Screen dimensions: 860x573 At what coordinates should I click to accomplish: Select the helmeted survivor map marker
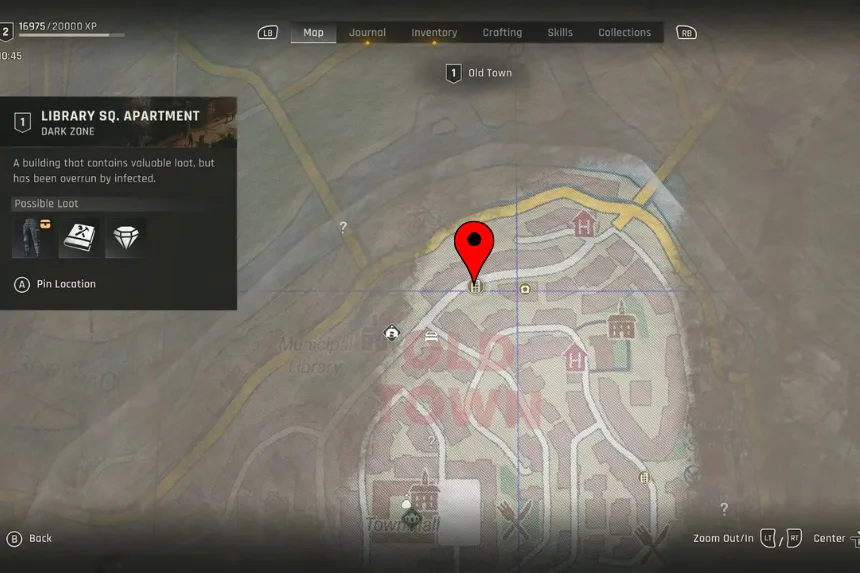[392, 332]
